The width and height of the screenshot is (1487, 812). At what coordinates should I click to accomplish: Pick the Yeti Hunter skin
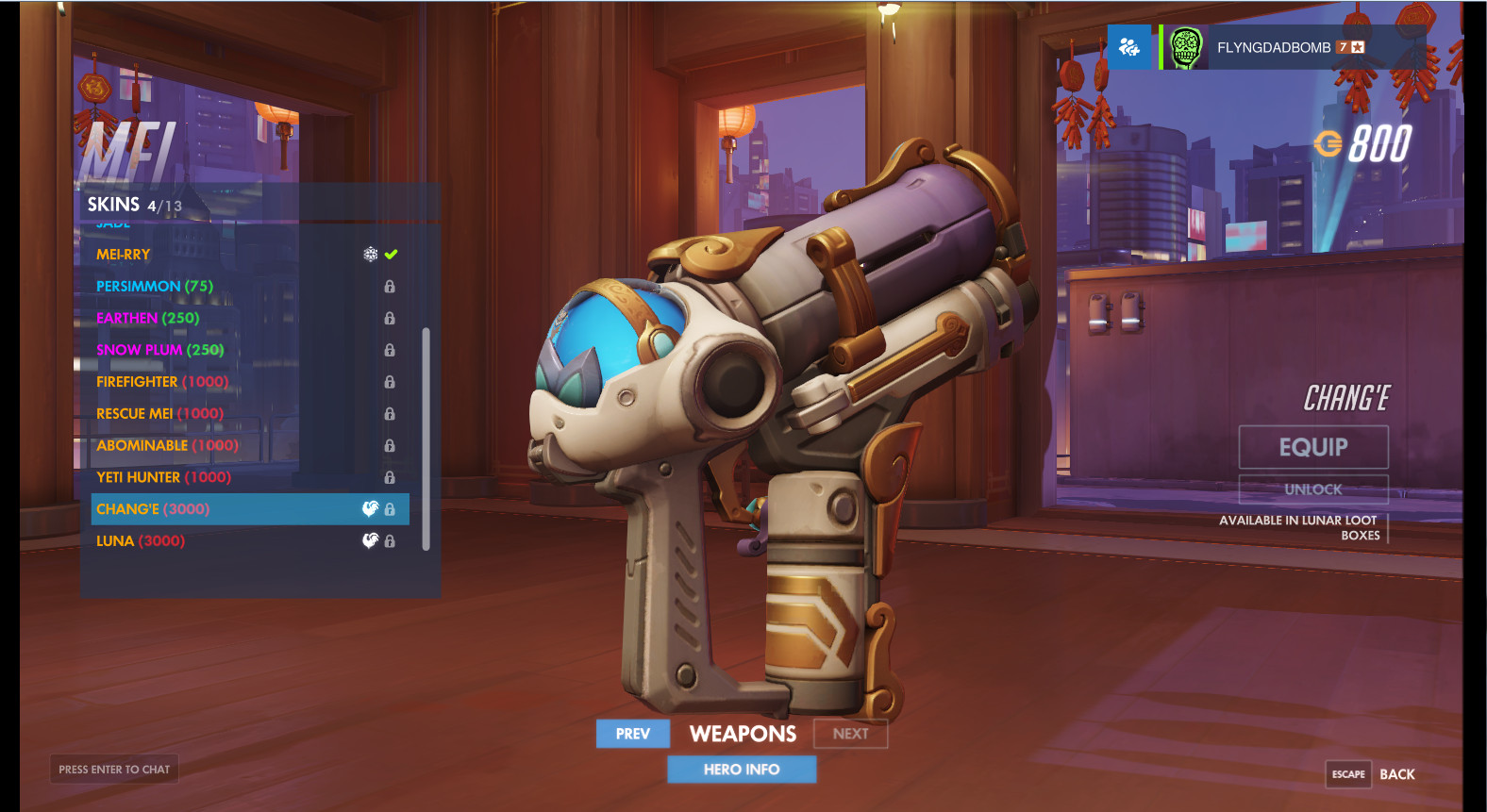point(163,477)
